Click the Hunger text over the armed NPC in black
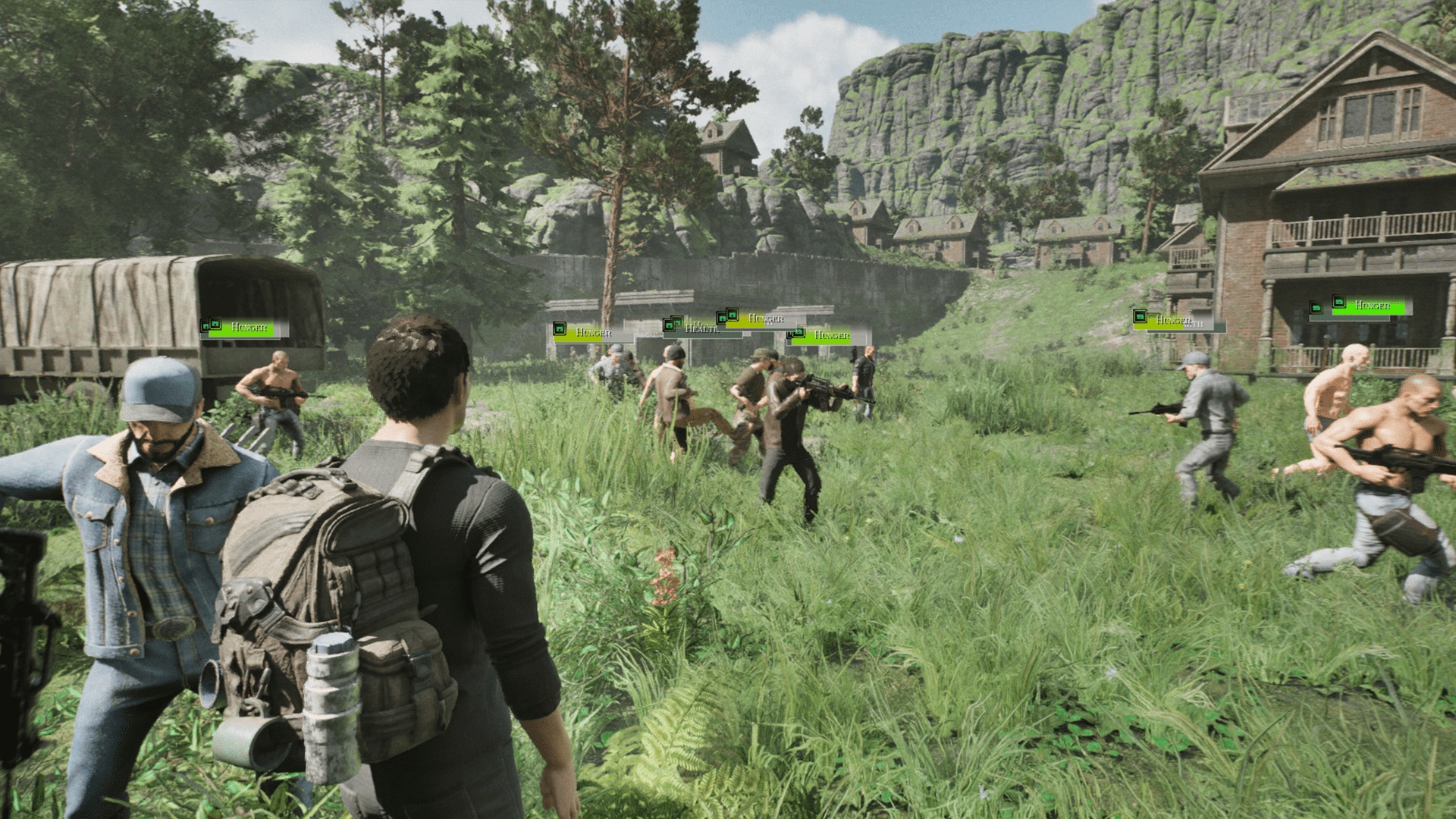 pyautogui.click(x=833, y=336)
